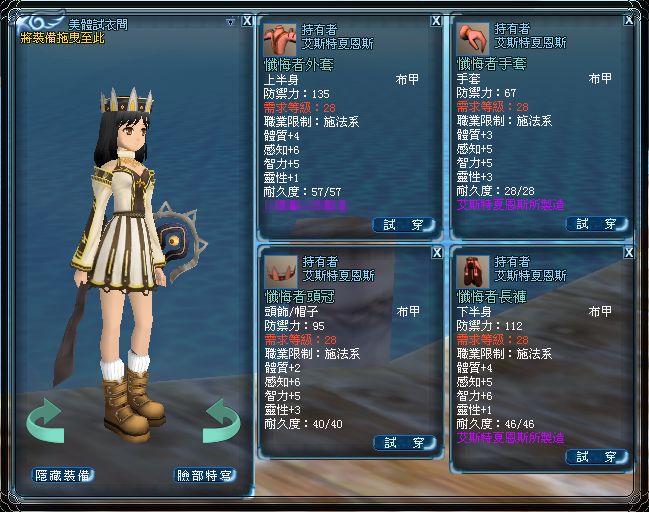Close the 懺悔者長褲 item panel

[628, 253]
